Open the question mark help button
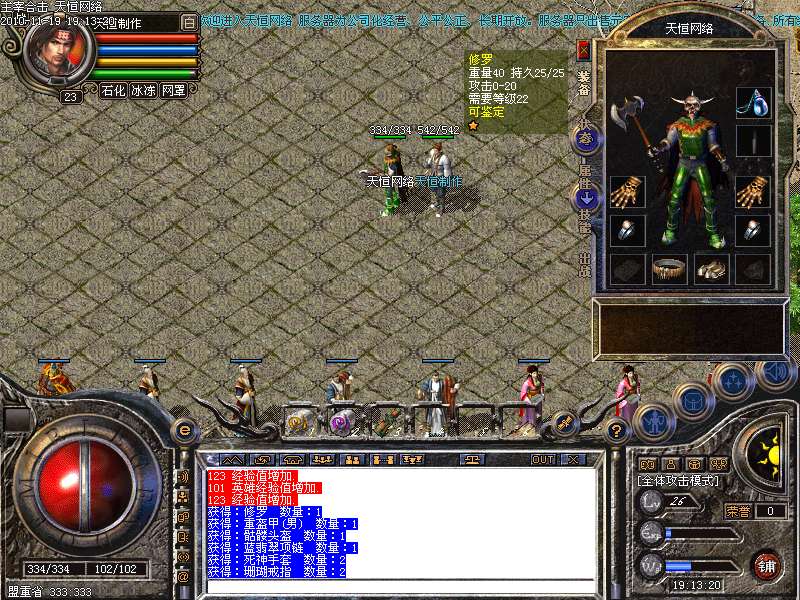Screen dimensions: 800x600 pyautogui.click(x=616, y=431)
